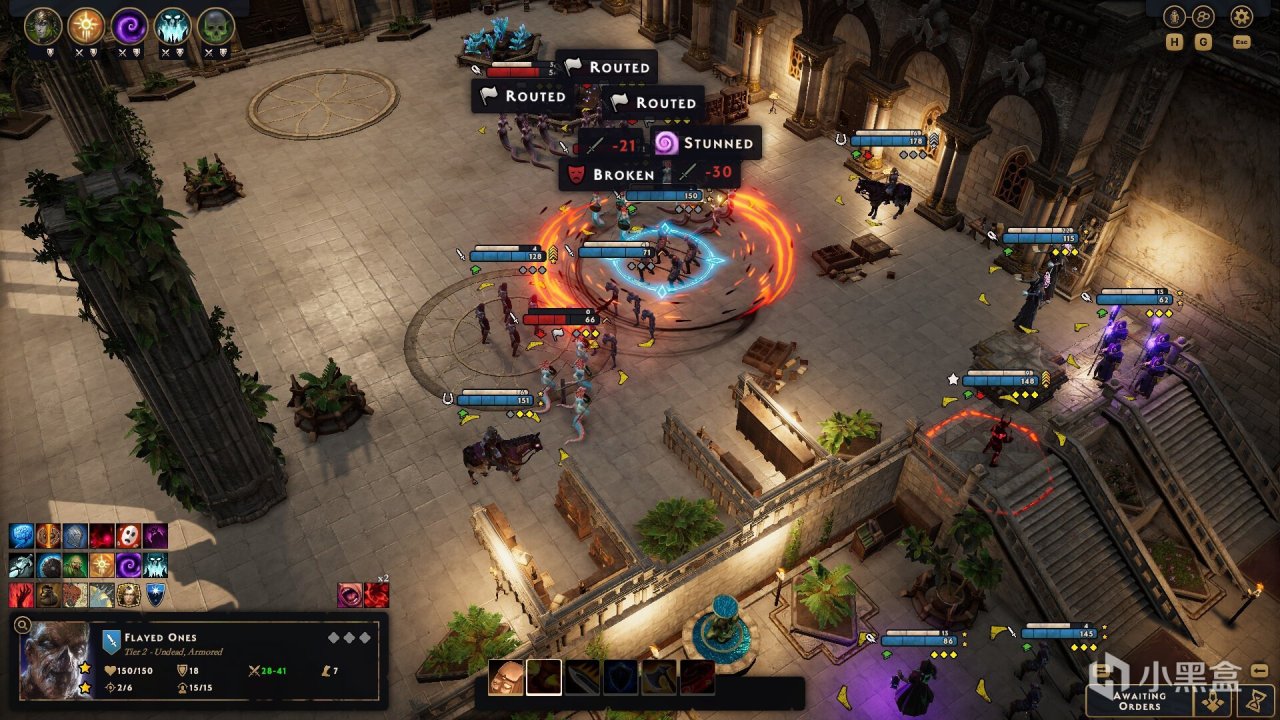Viewport: 1280px width, 720px height.
Task: Activate the fist ability in the action bar
Action: tap(505, 677)
